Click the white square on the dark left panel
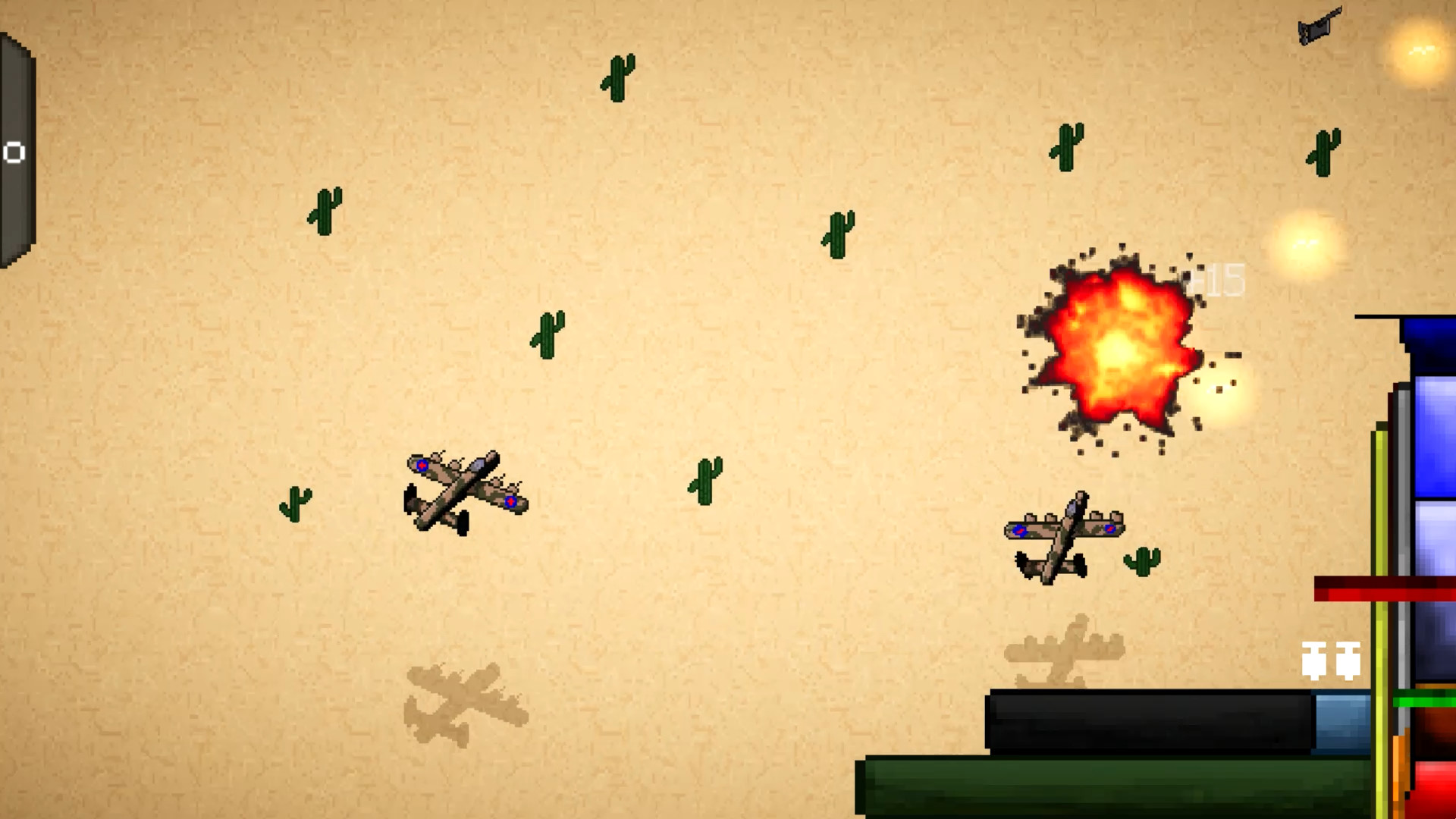This screenshot has width=1456, height=819. coord(14,152)
